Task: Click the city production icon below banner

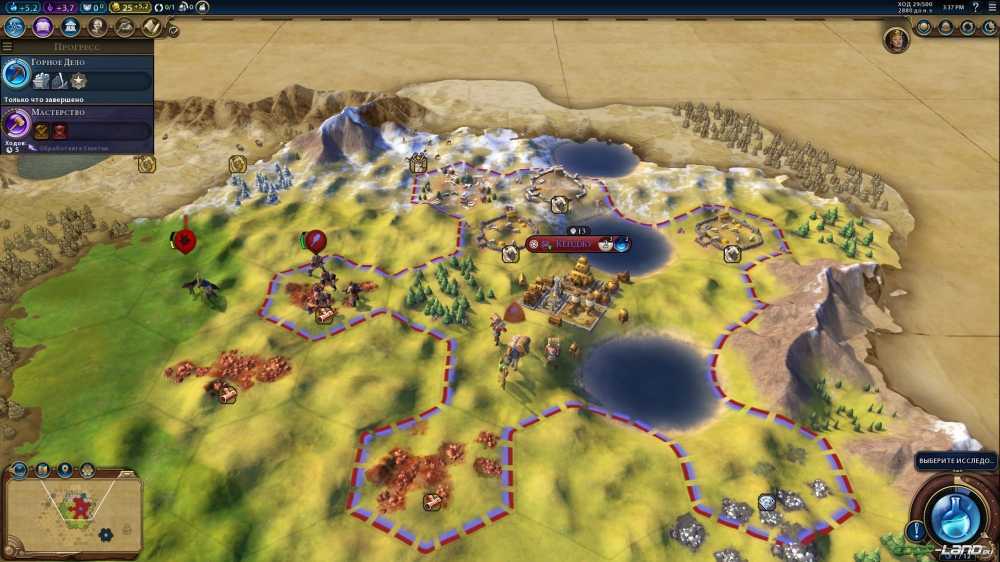Action: (x=510, y=254)
